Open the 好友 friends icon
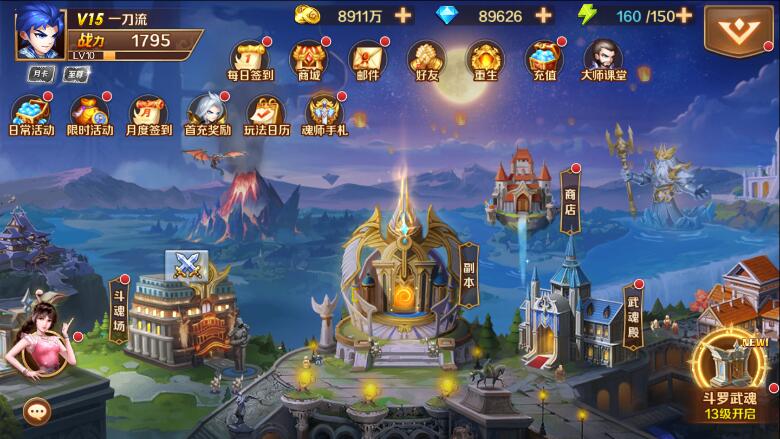Viewport: 780px width, 439px height. pos(427,60)
